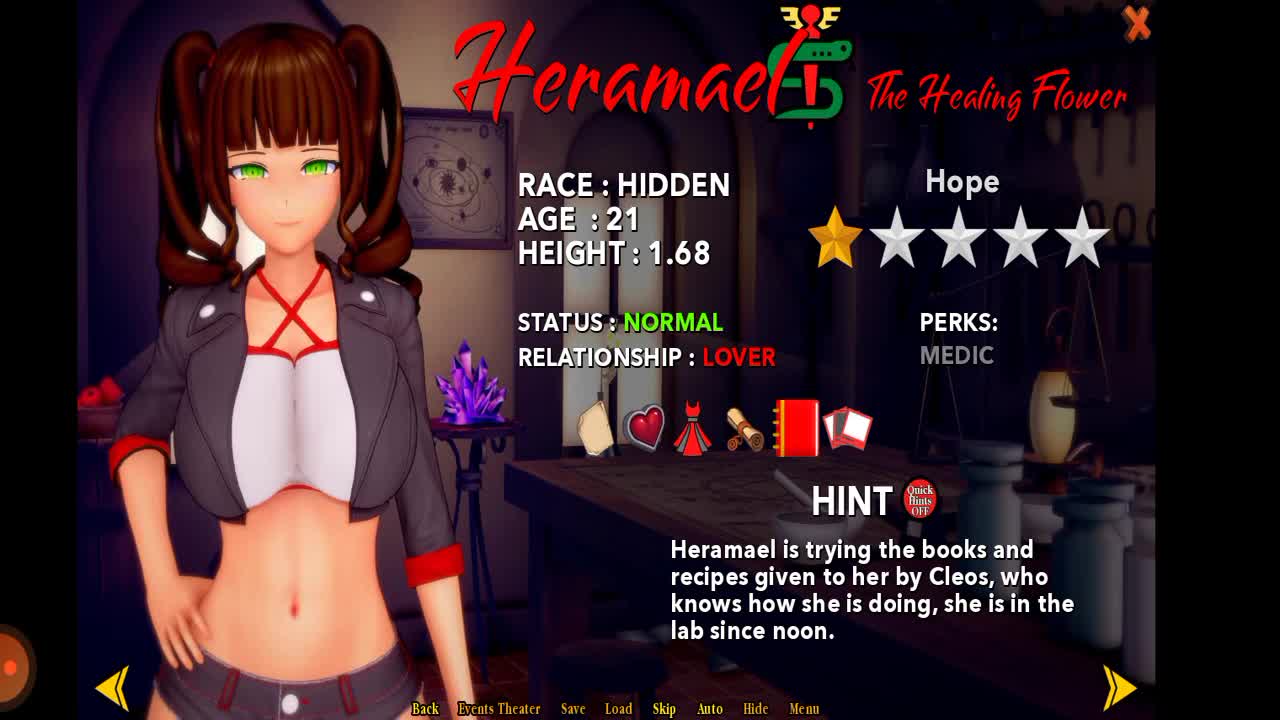The image size is (1280, 720).
Task: Go to the previous character page
Action: point(112,688)
